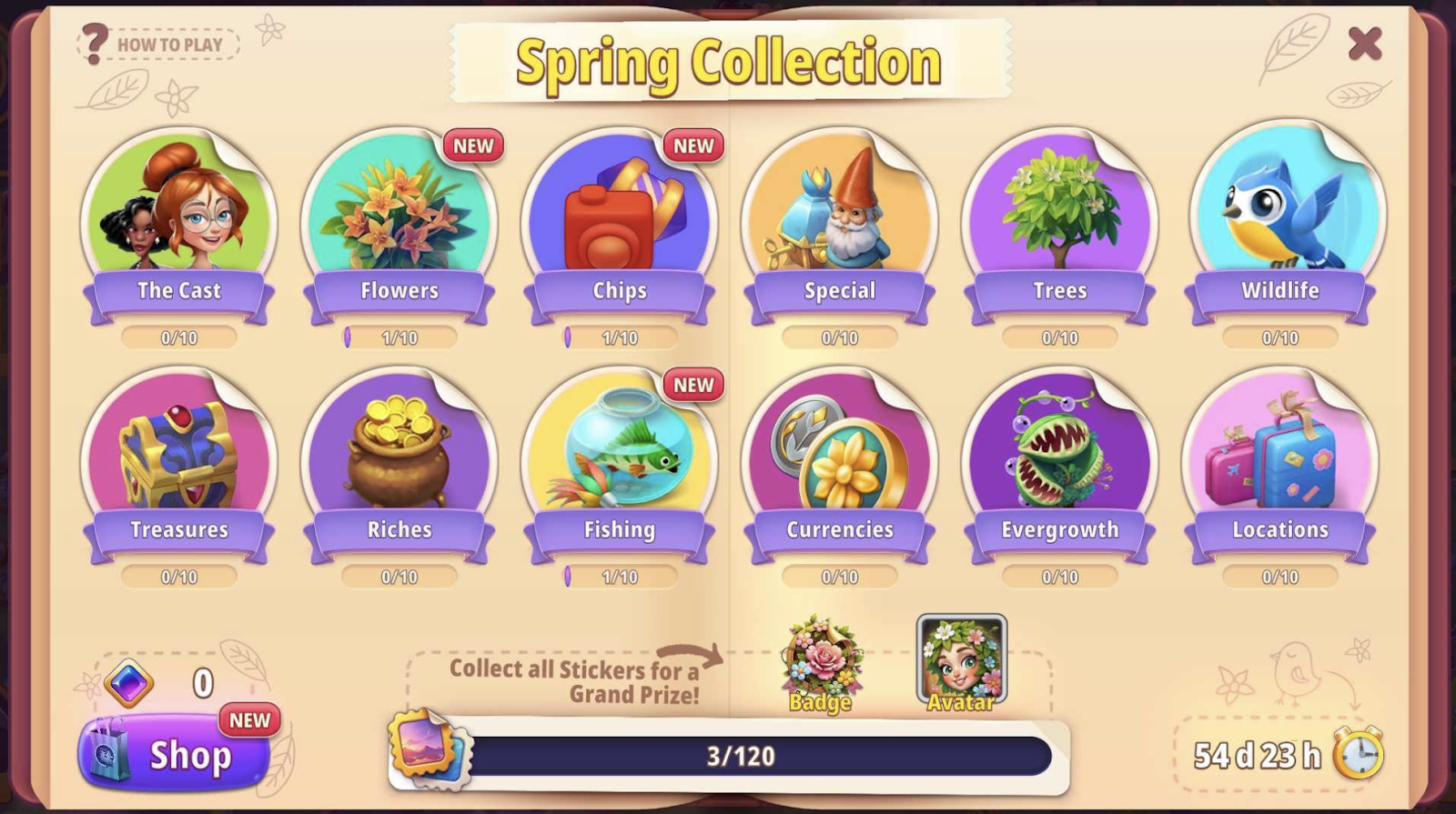Open the Locations suitcase sticker set
This screenshot has height=814, width=1456.
click(x=1280, y=459)
